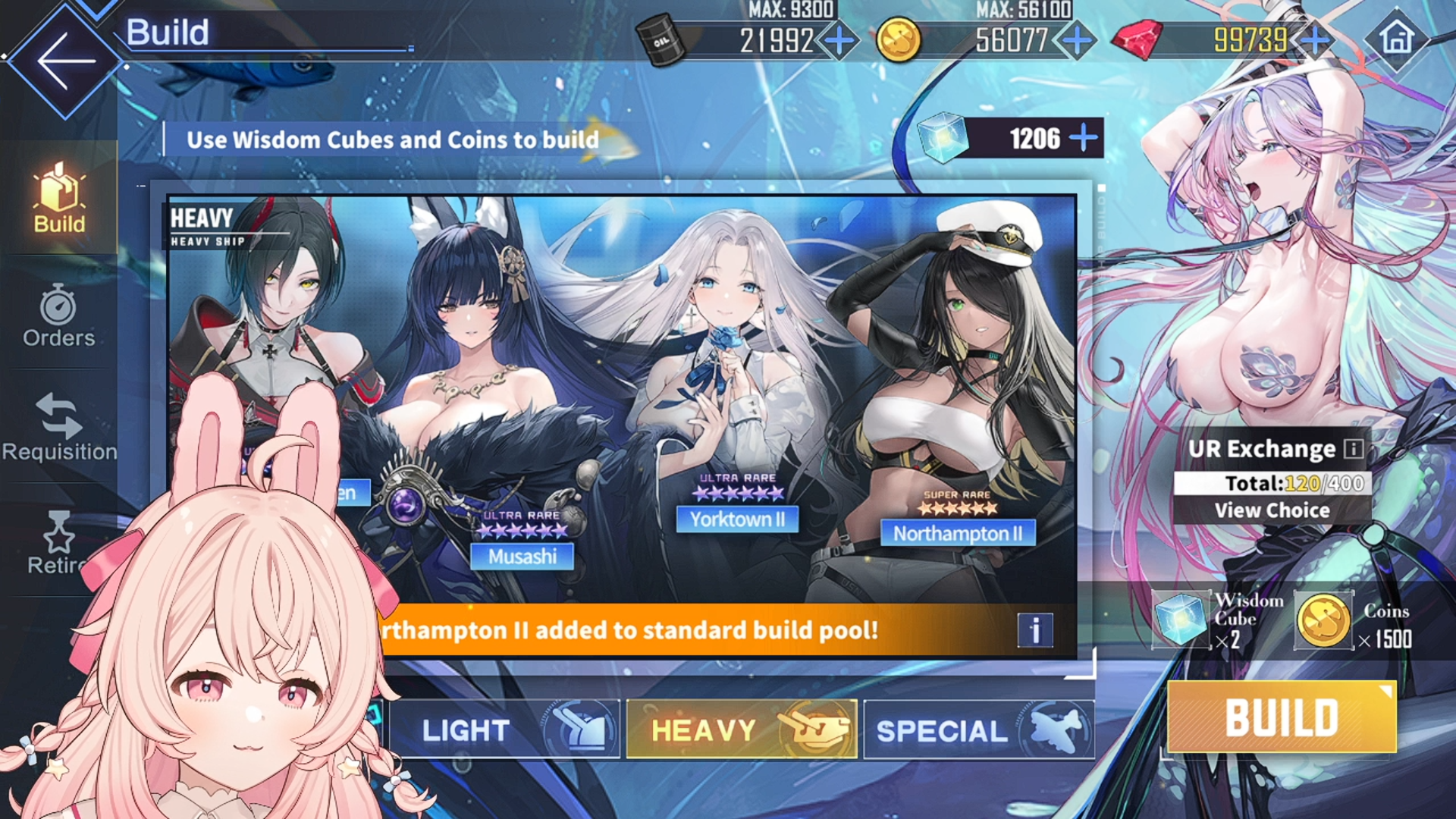Go back with the arrow button
Viewport: 1456px width, 819px height.
coord(65,61)
